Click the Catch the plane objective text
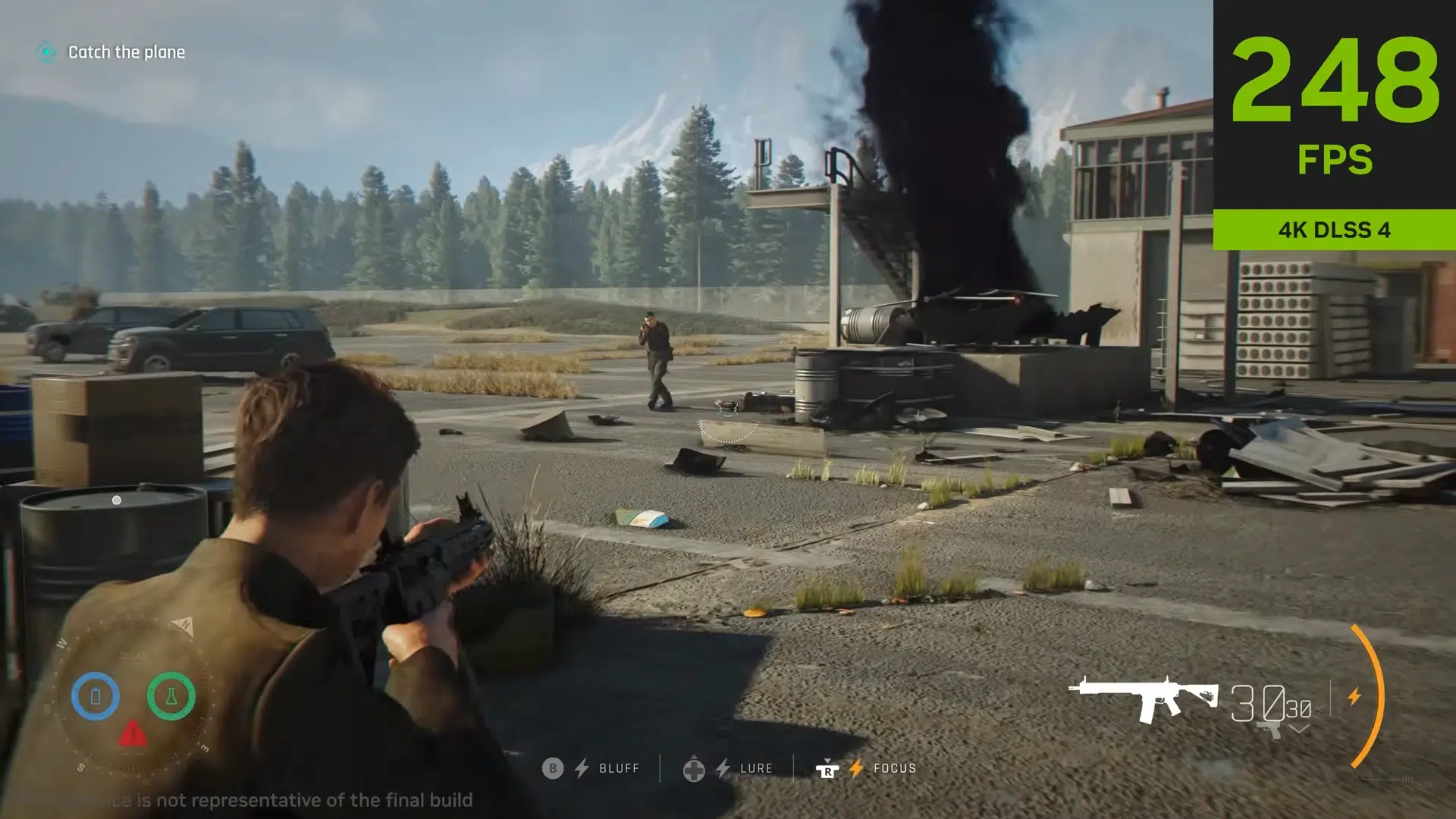1456x819 pixels. pos(126,52)
